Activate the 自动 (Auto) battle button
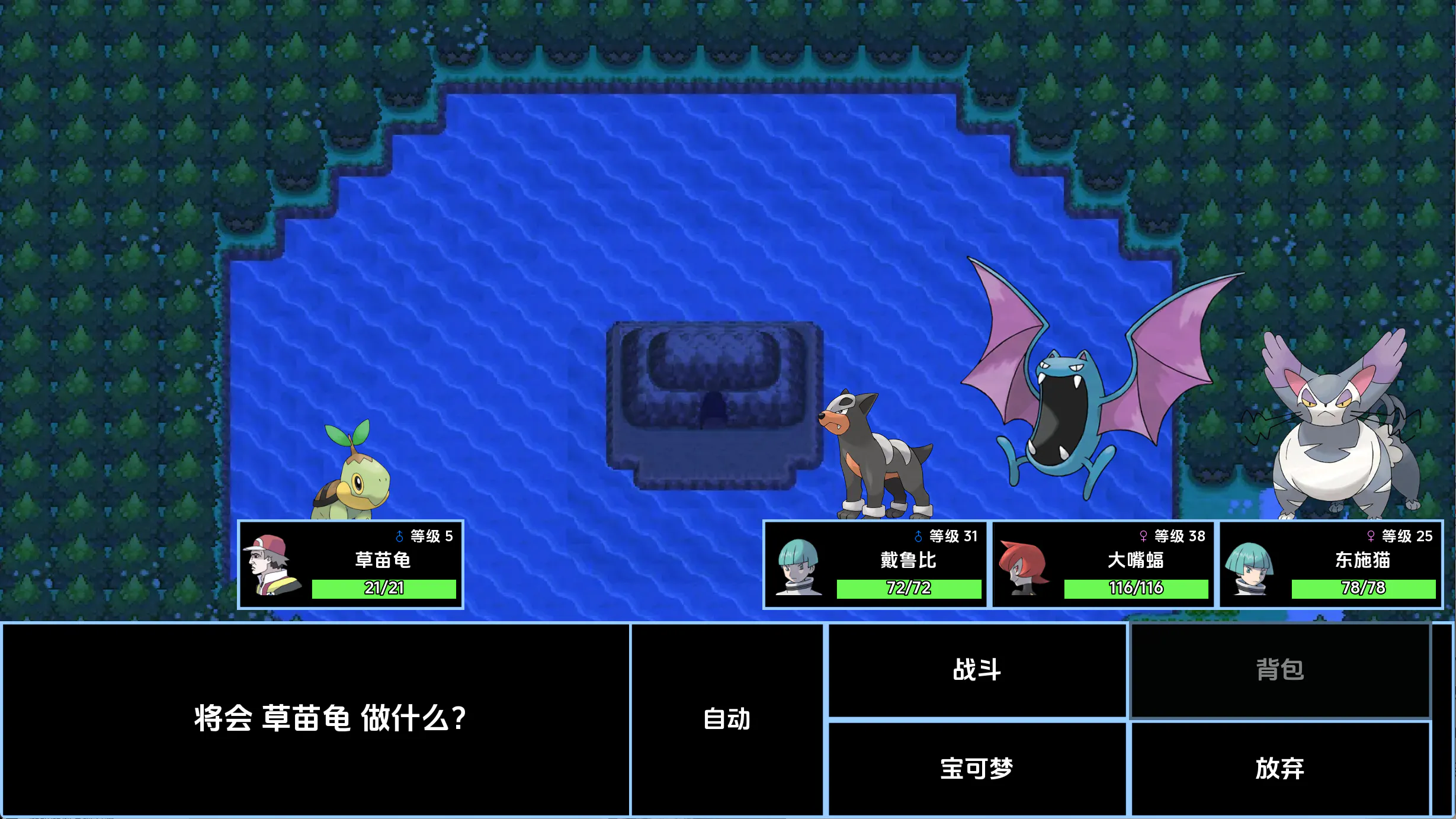 point(727,719)
